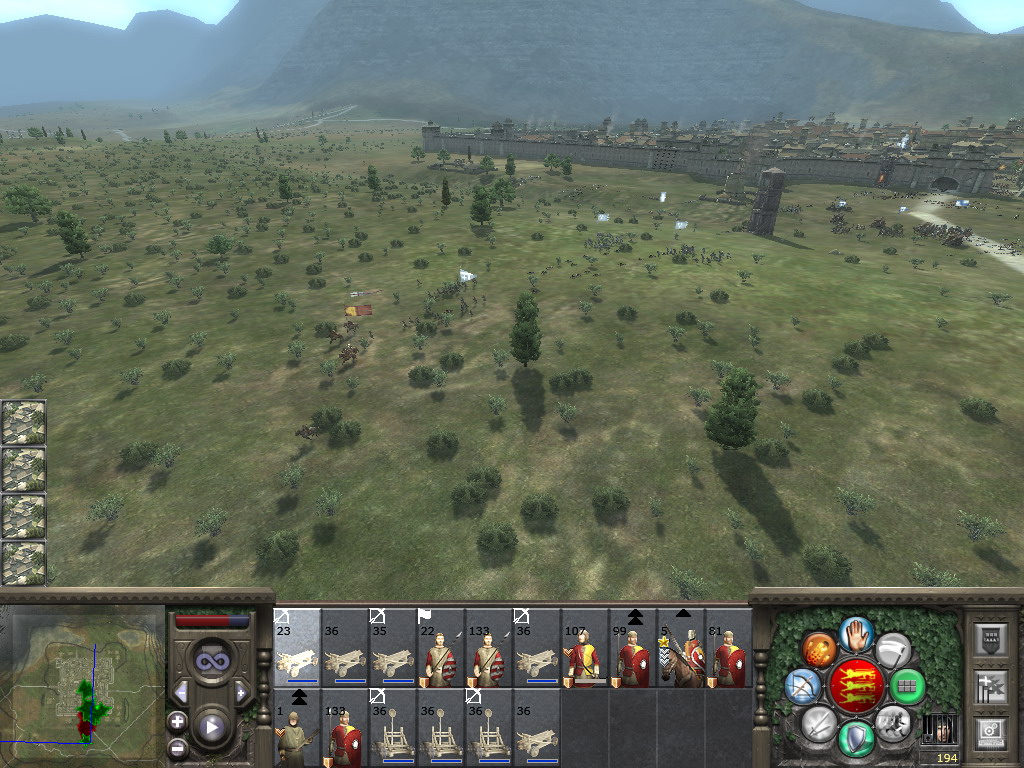
Task: Select the general's cavalry unit card
Action: point(681,648)
